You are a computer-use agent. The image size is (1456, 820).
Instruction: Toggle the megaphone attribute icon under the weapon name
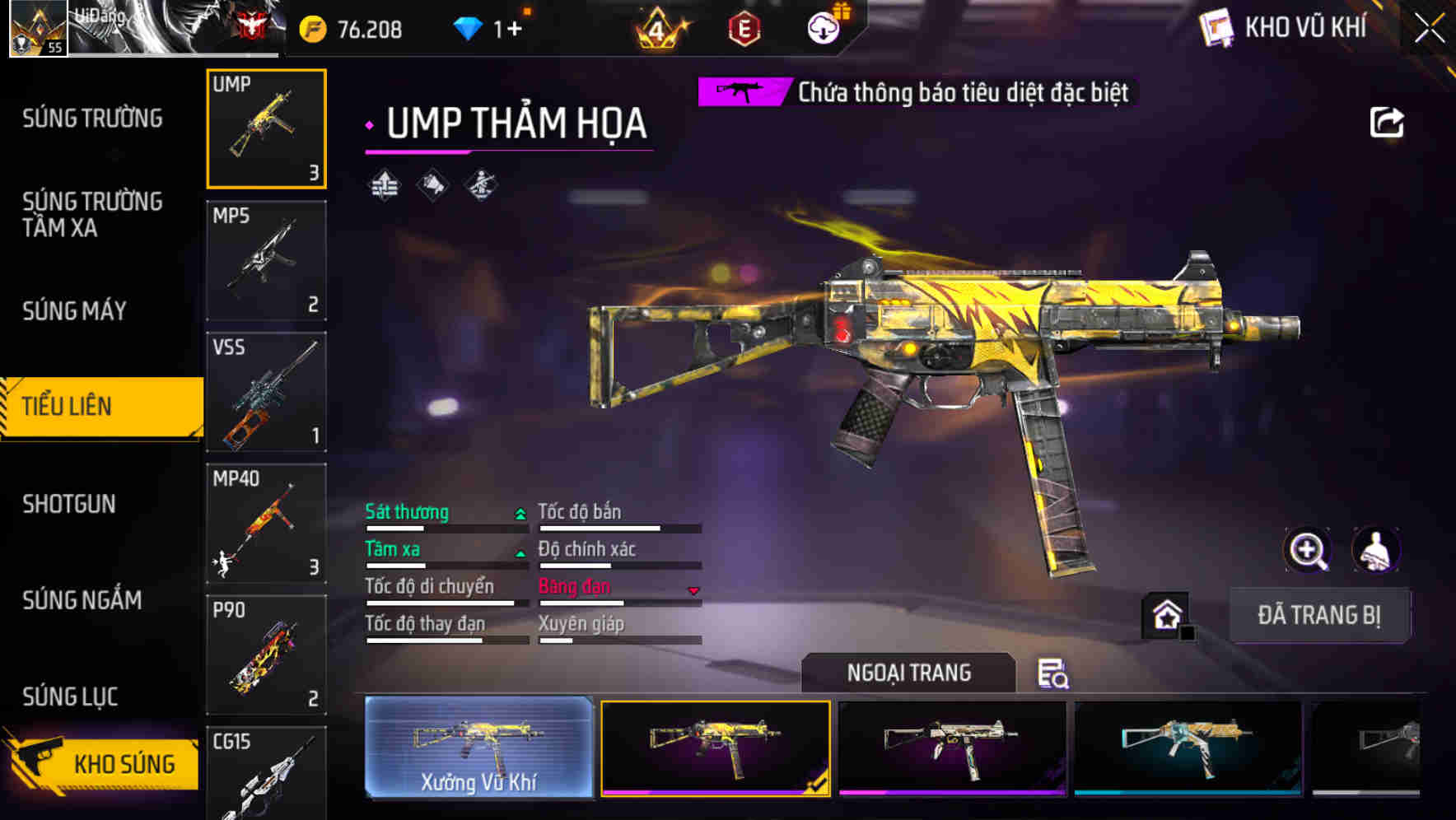click(431, 186)
